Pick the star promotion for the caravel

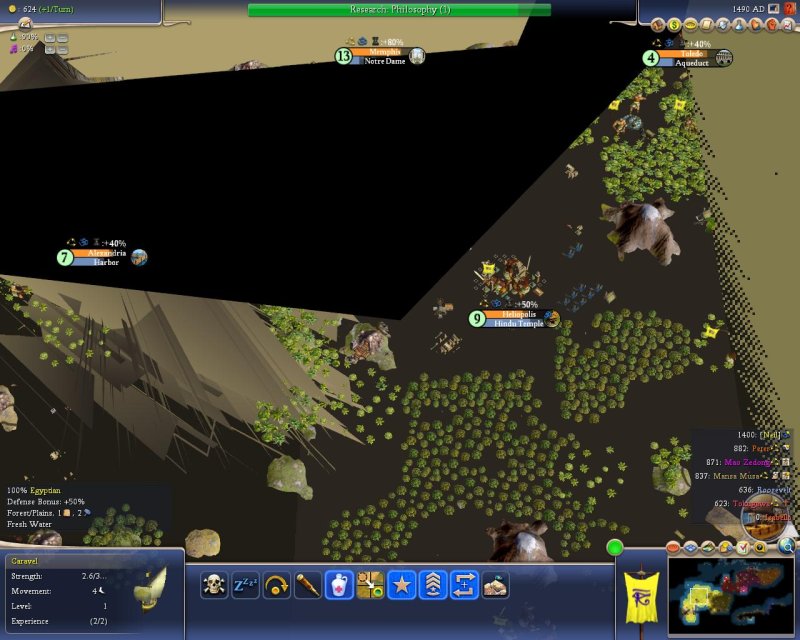tap(401, 585)
